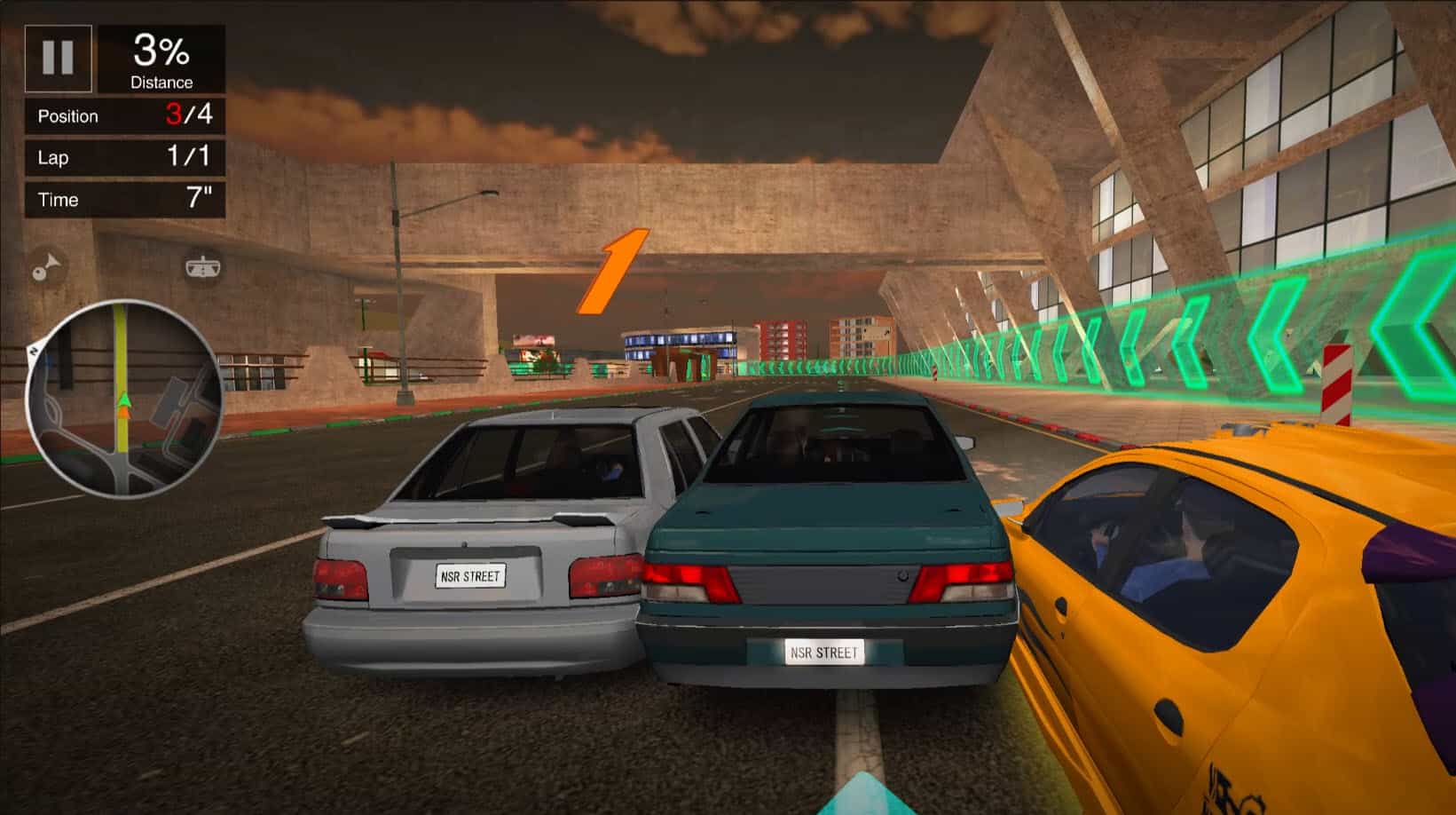Click the 3% distance progress indicator
Screen dimensions: 1456x815
(161, 53)
